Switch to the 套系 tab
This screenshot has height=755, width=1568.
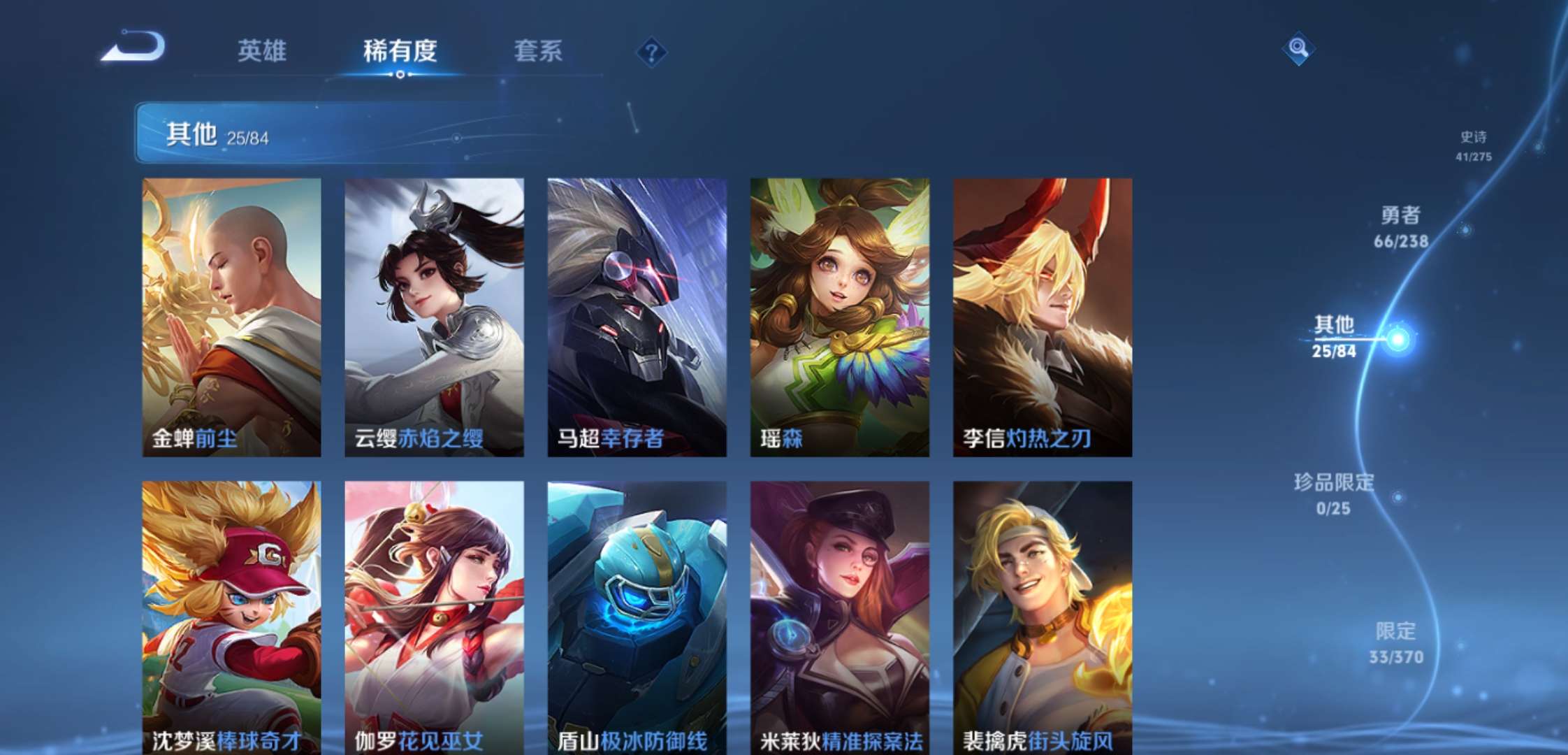point(539,50)
